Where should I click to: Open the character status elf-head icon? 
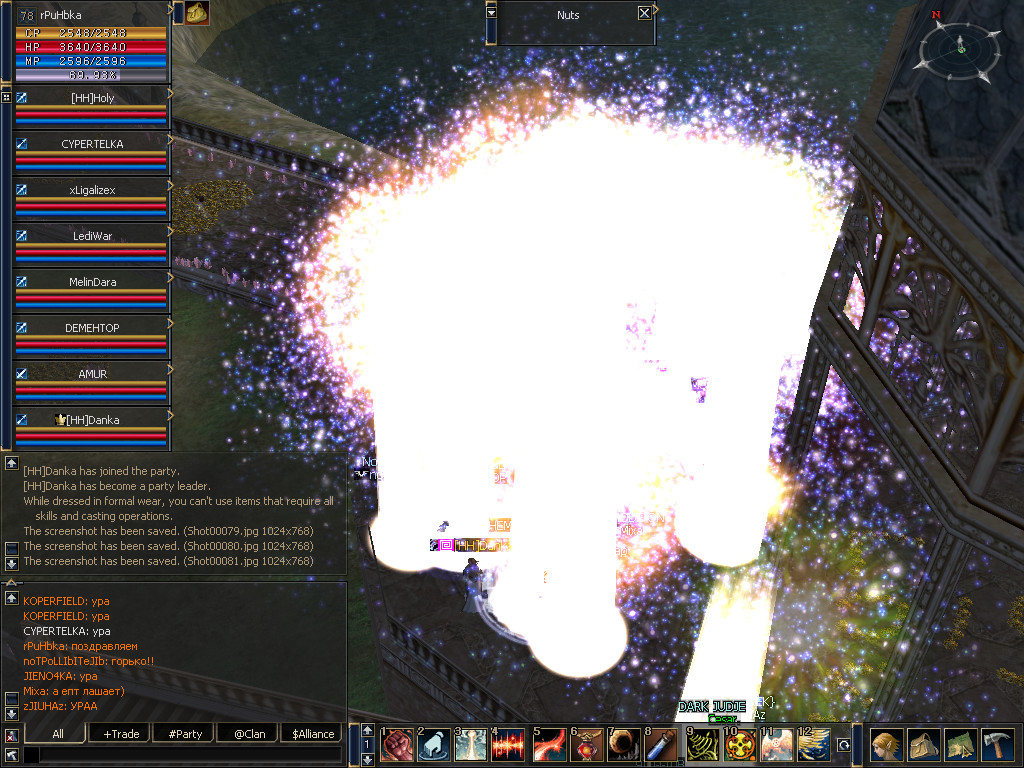tap(886, 746)
